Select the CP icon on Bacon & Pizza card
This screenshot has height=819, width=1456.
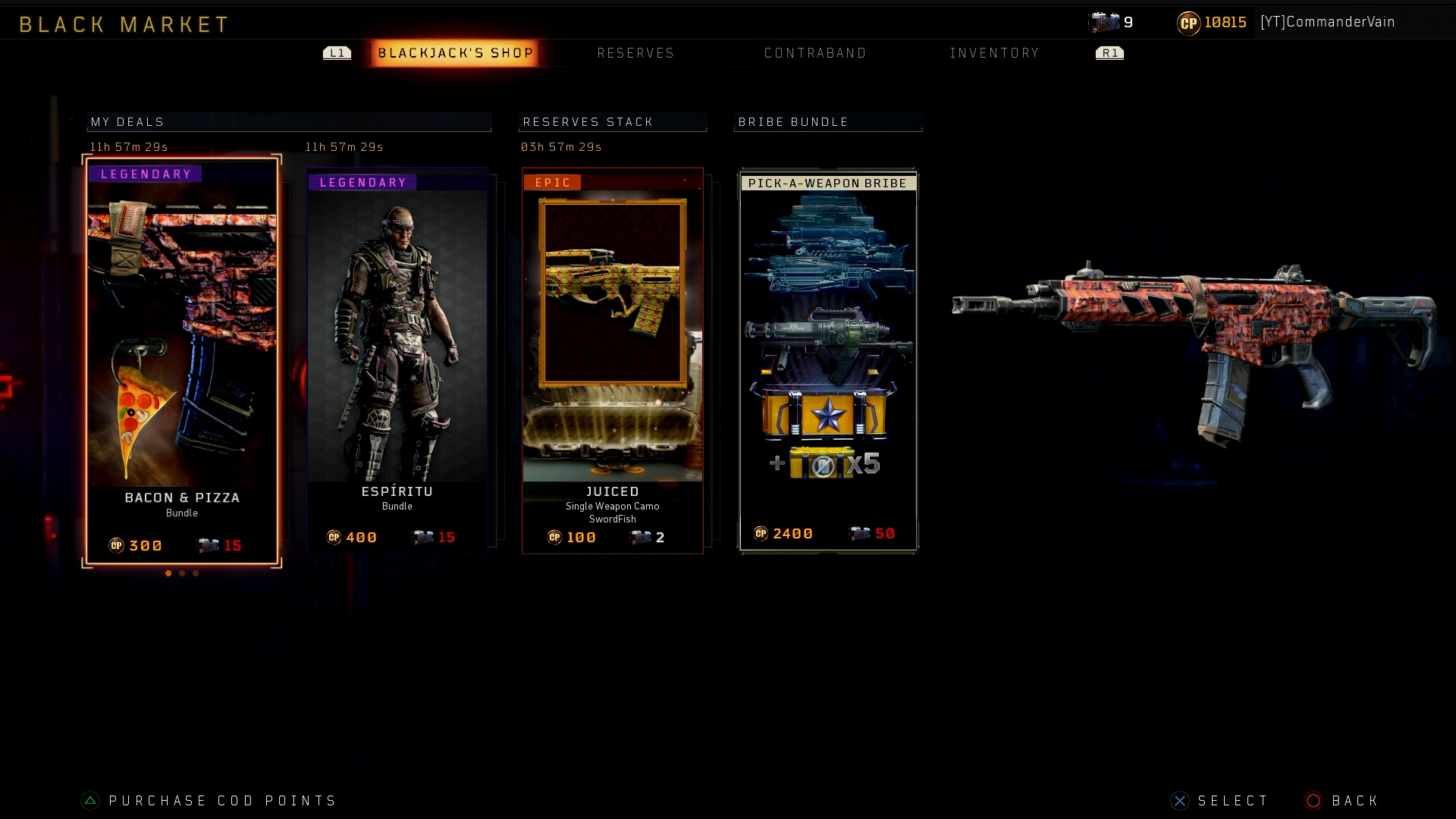[x=115, y=545]
